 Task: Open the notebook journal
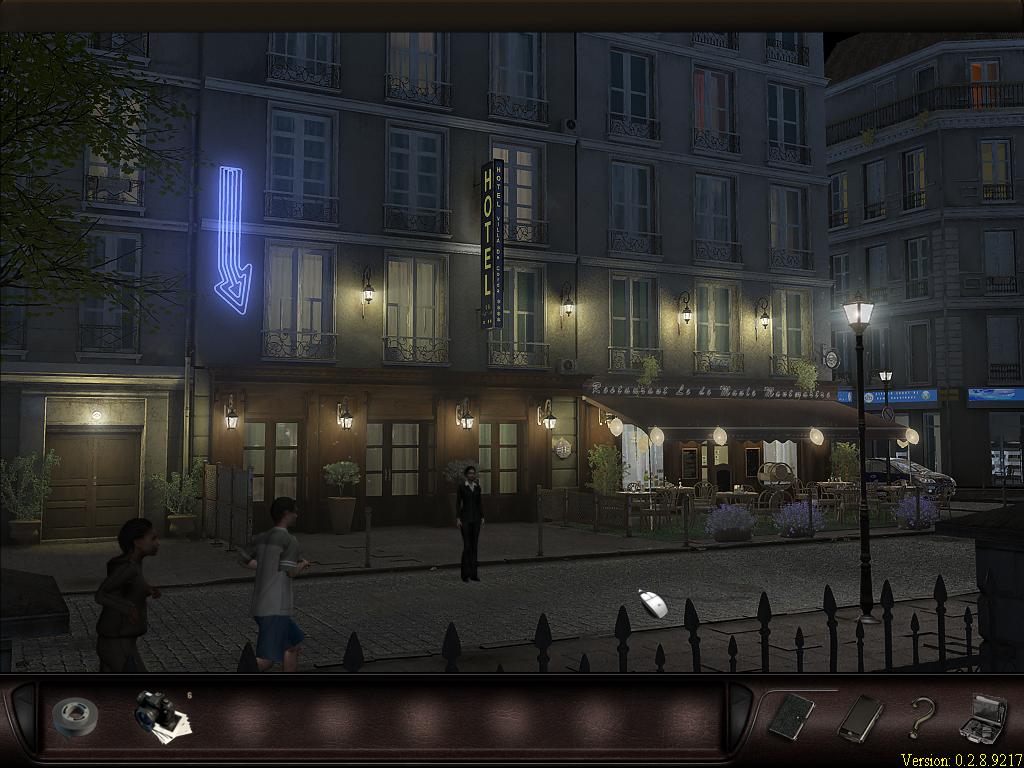[791, 716]
